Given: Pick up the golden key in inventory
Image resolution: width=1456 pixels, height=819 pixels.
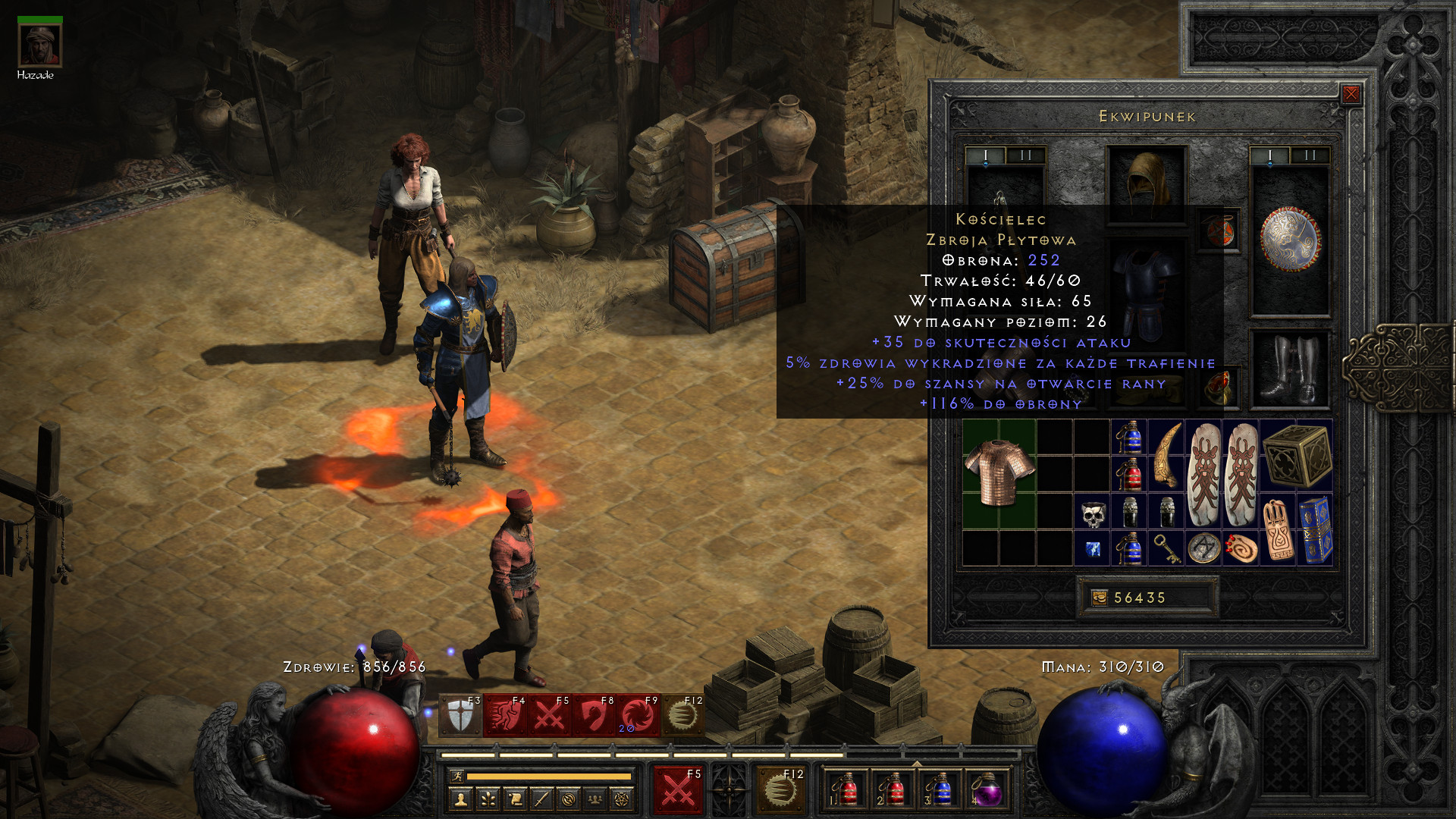Looking at the screenshot, I should (x=1166, y=548).
